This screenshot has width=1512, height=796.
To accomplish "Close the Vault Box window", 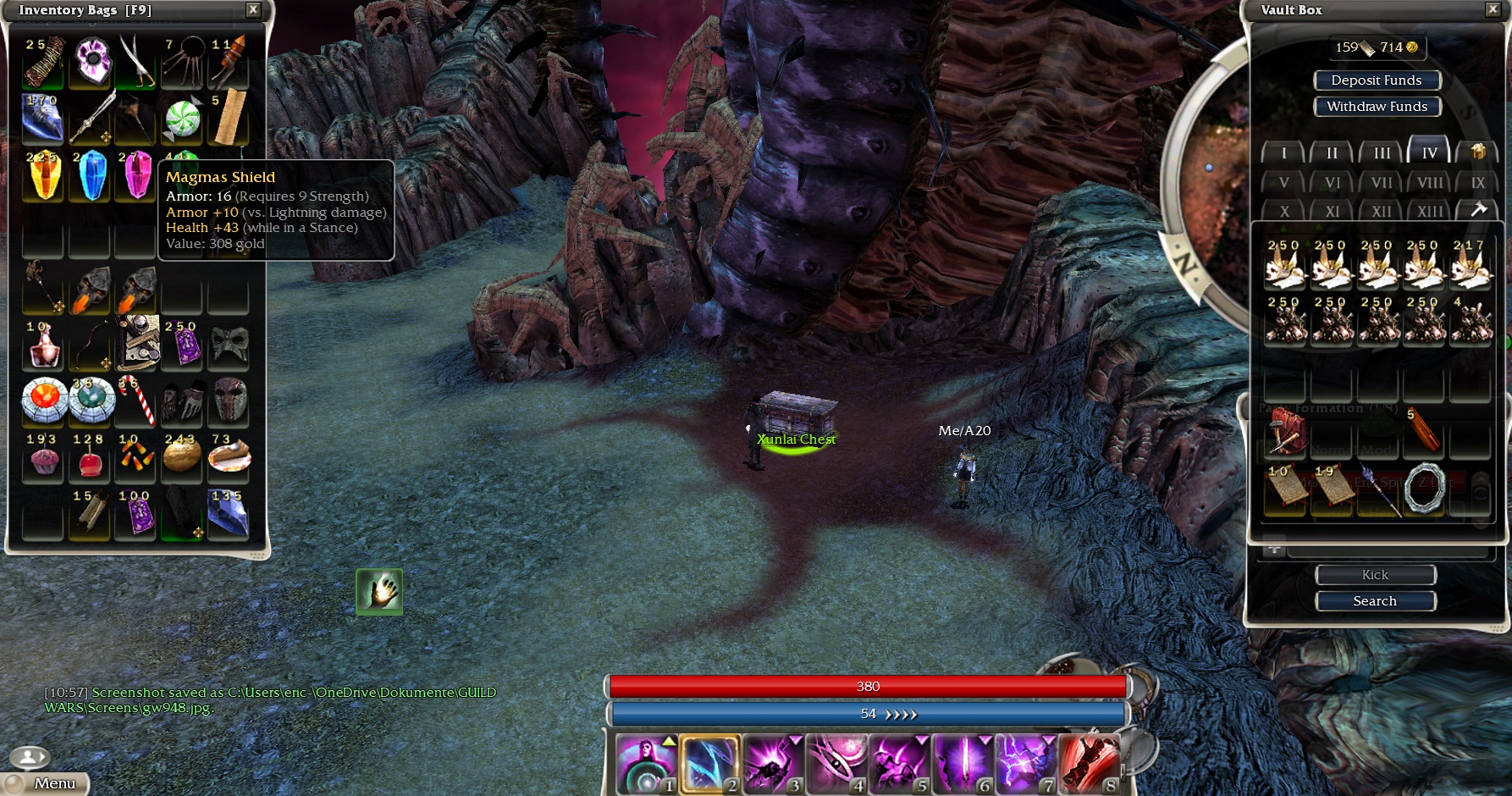I will click(1493, 9).
